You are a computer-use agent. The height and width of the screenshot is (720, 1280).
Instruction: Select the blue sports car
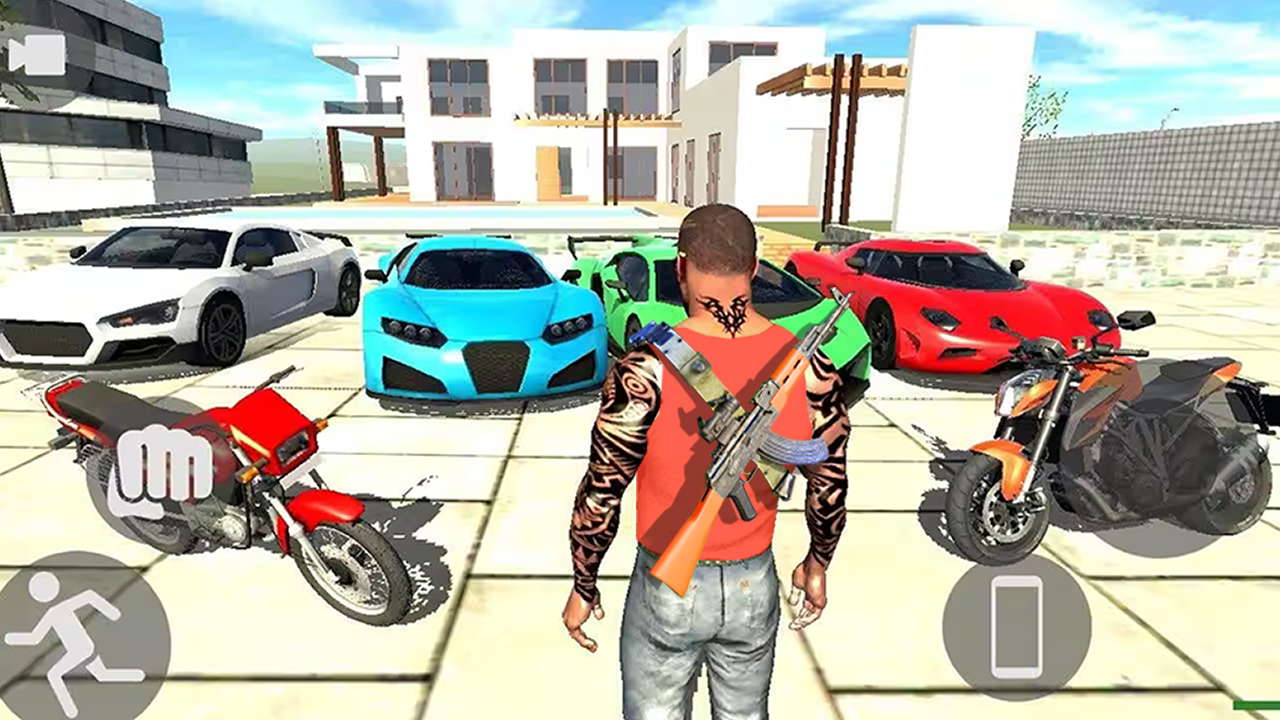click(480, 320)
